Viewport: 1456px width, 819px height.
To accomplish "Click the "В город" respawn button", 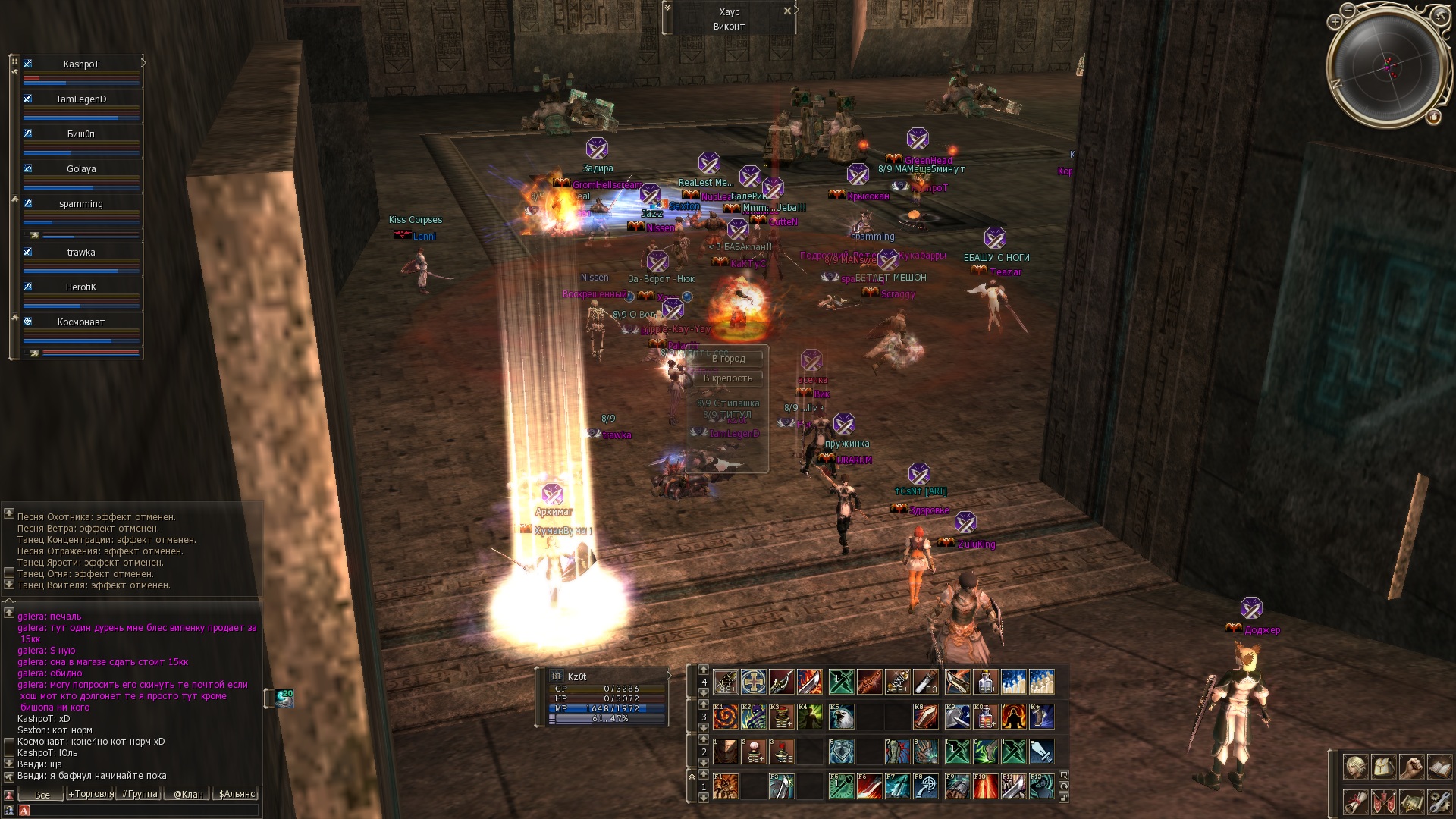I will click(727, 359).
